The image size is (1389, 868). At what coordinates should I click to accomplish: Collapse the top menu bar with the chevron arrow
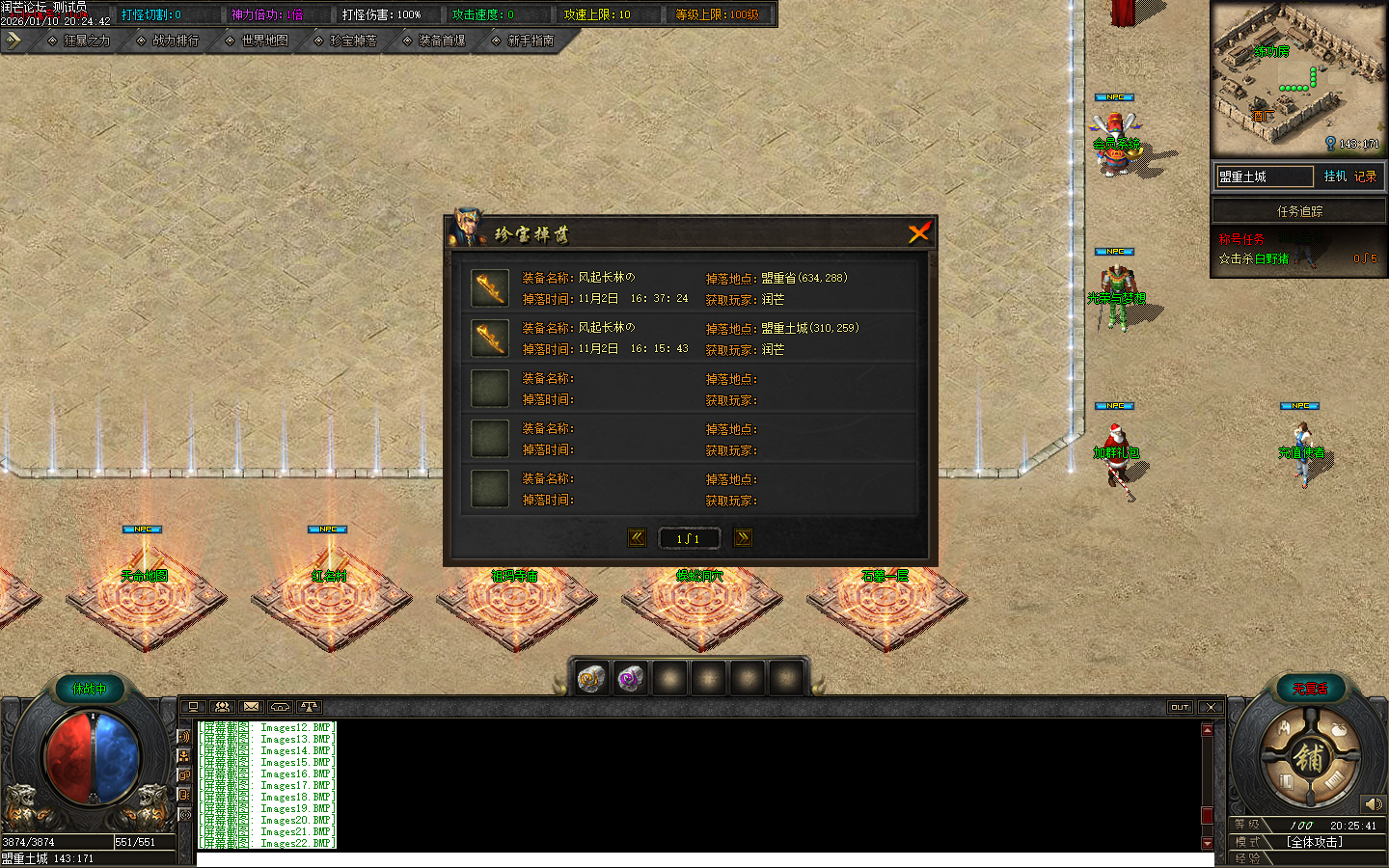point(14,41)
